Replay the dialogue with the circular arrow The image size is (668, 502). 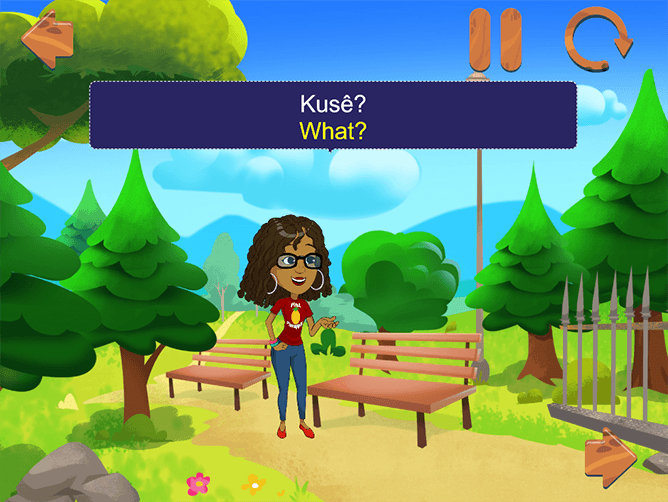pos(597,37)
